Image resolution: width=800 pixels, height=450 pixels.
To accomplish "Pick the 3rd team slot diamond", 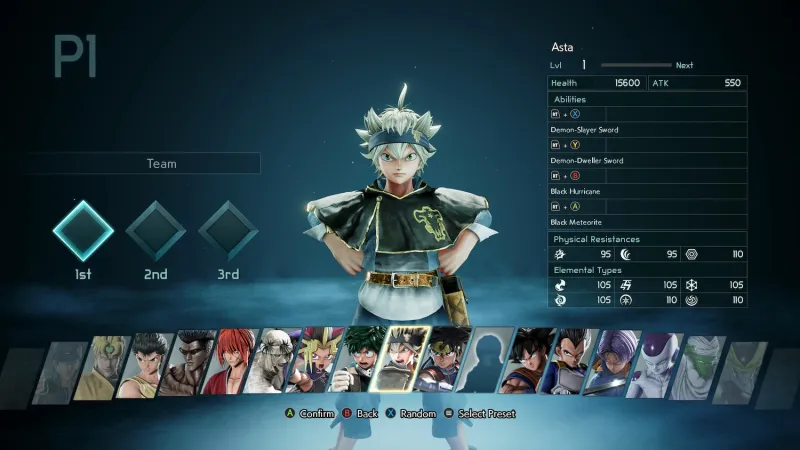I will tap(228, 231).
